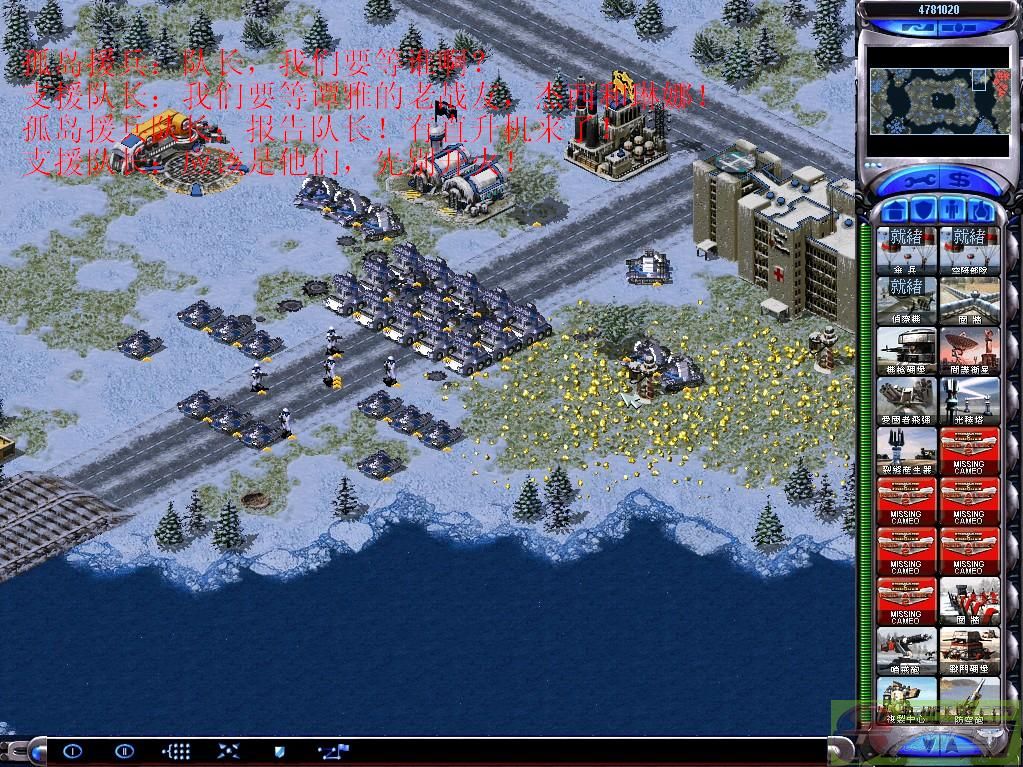
Task: Build the 哨戒炮 sentry gun
Action: (x=906, y=651)
